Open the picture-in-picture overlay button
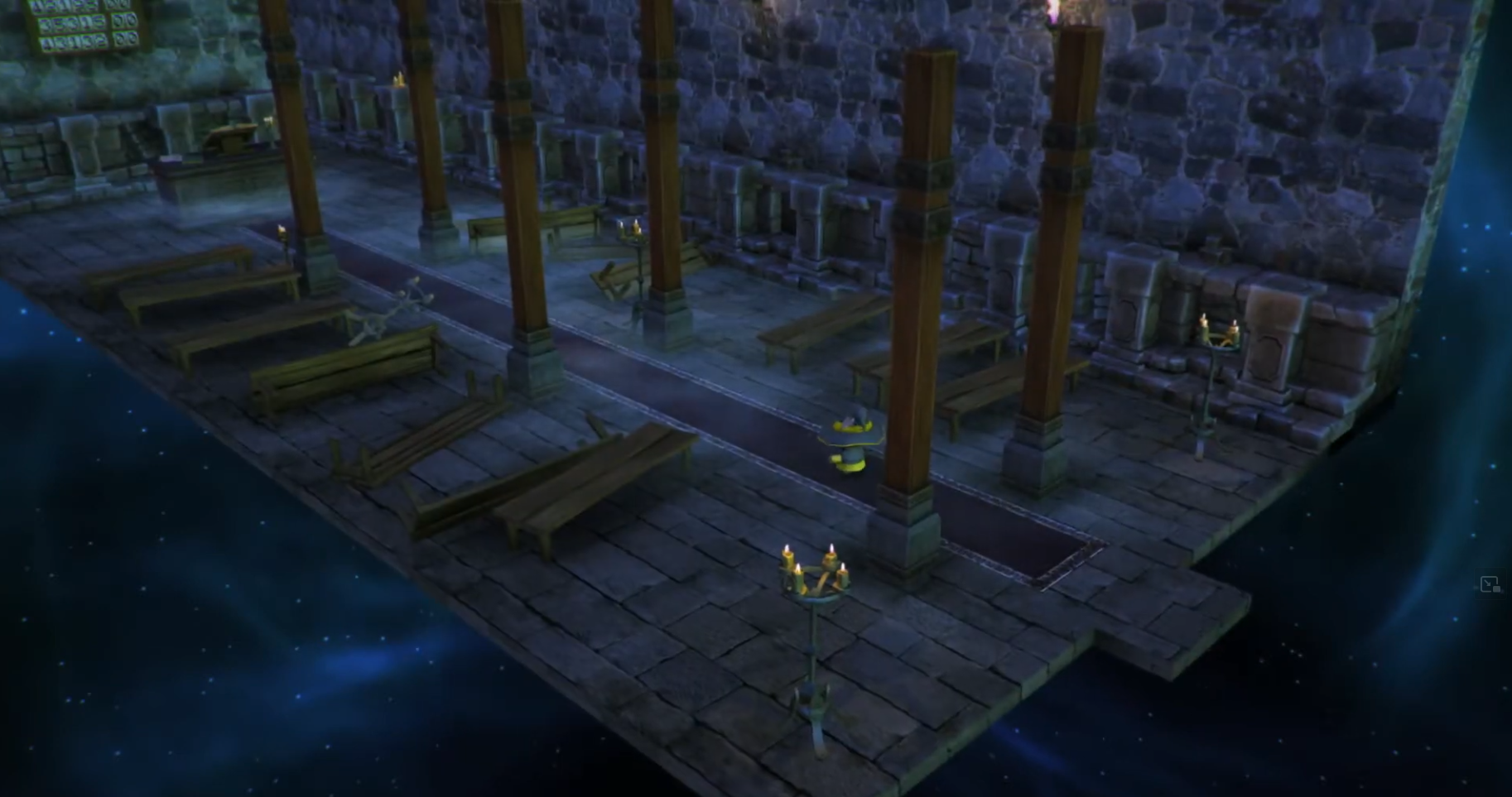Image resolution: width=1512 pixels, height=797 pixels. pos(1490,584)
